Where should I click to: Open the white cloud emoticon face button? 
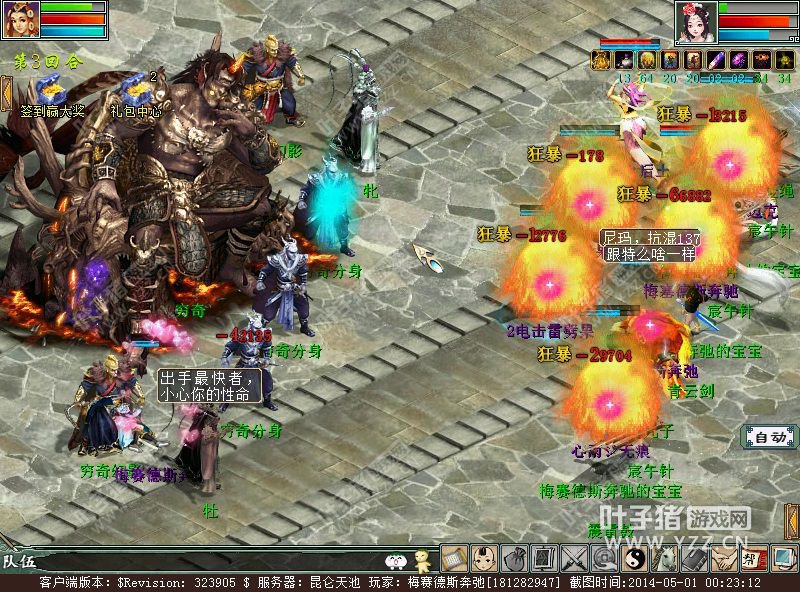(396, 560)
